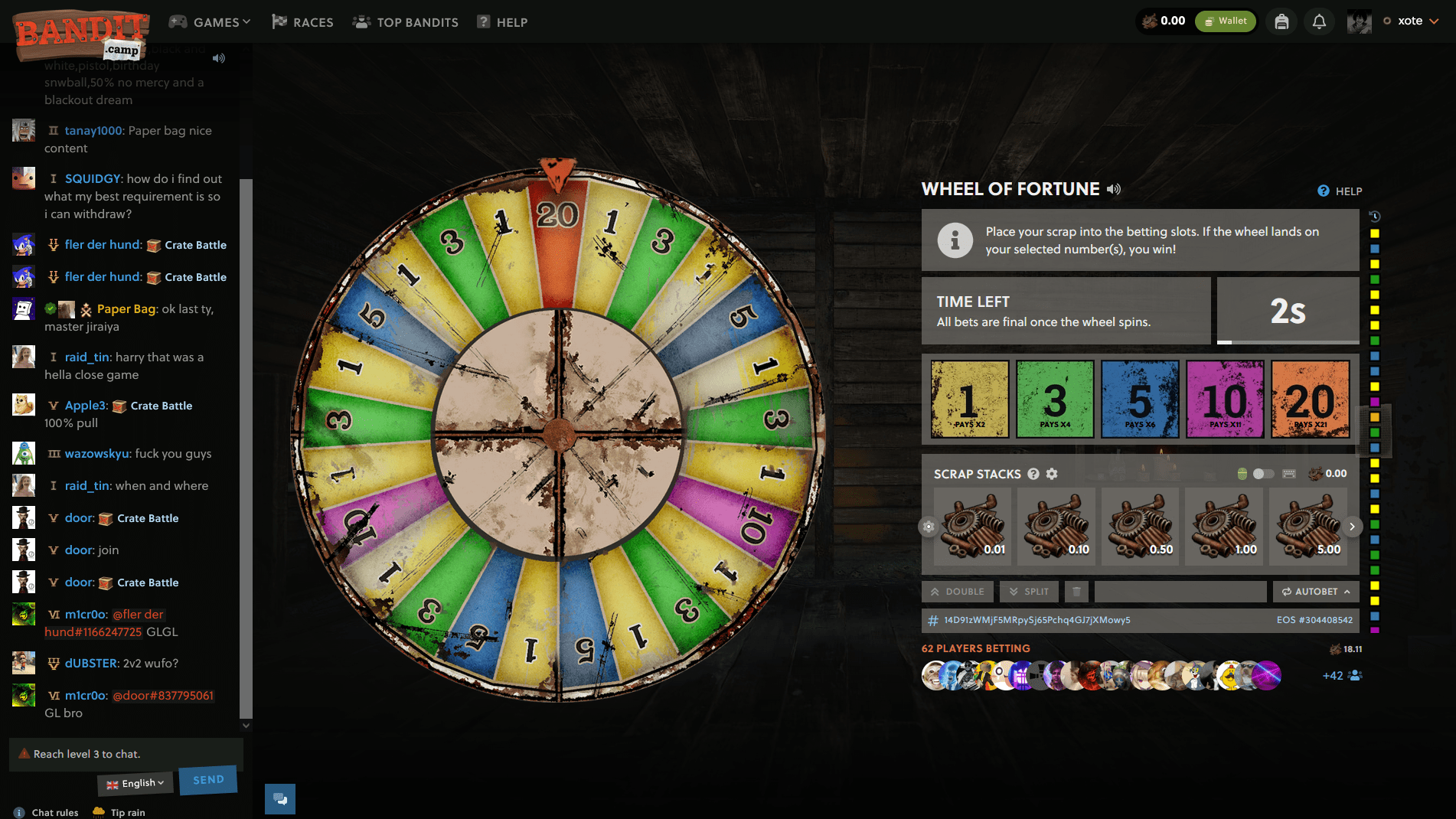Screen dimensions: 1456x819
Task: Toggle the green egg icon in Scrap Stacks
Action: coord(1242,473)
